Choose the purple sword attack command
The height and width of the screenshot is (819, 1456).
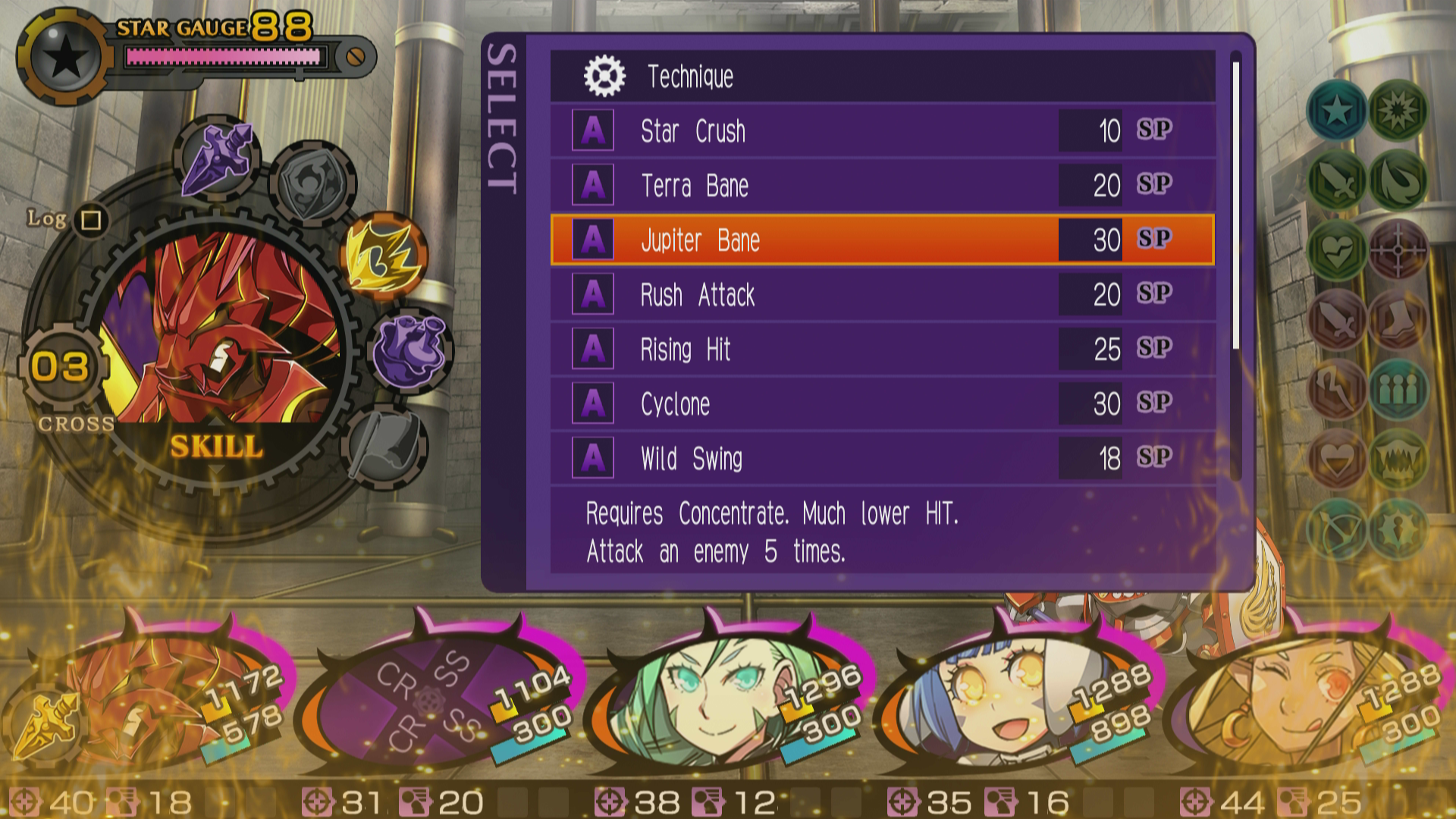(218, 159)
